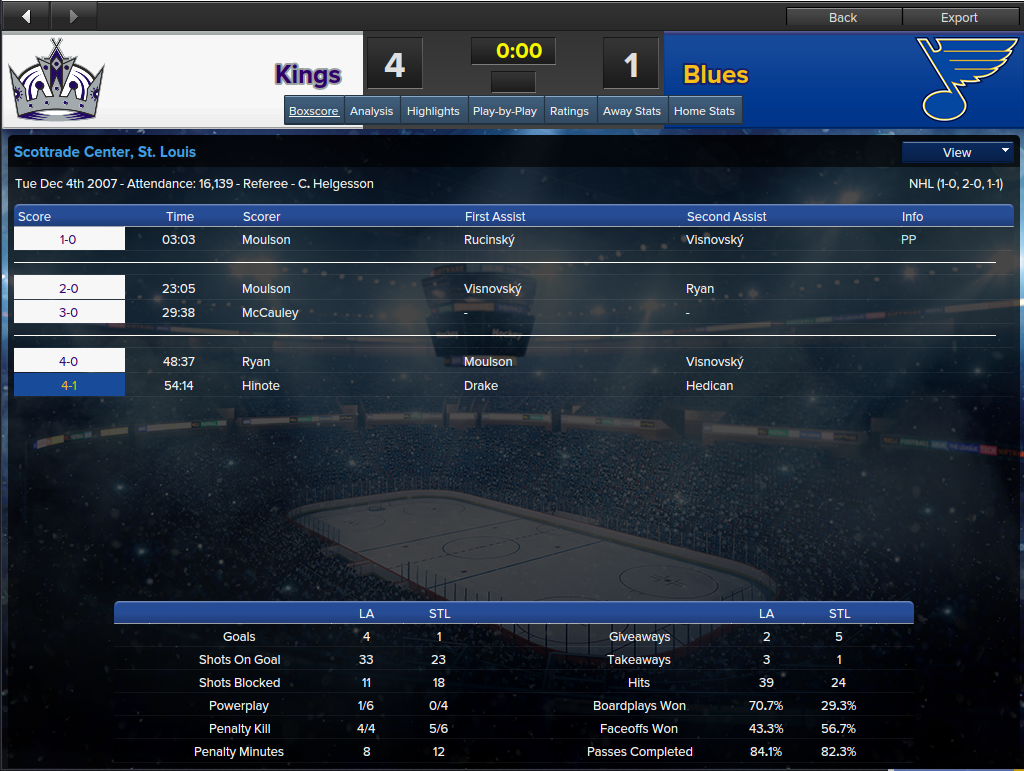Viewport: 1024px width, 771px height.
Task: Click the Blues team logo
Action: point(966,79)
